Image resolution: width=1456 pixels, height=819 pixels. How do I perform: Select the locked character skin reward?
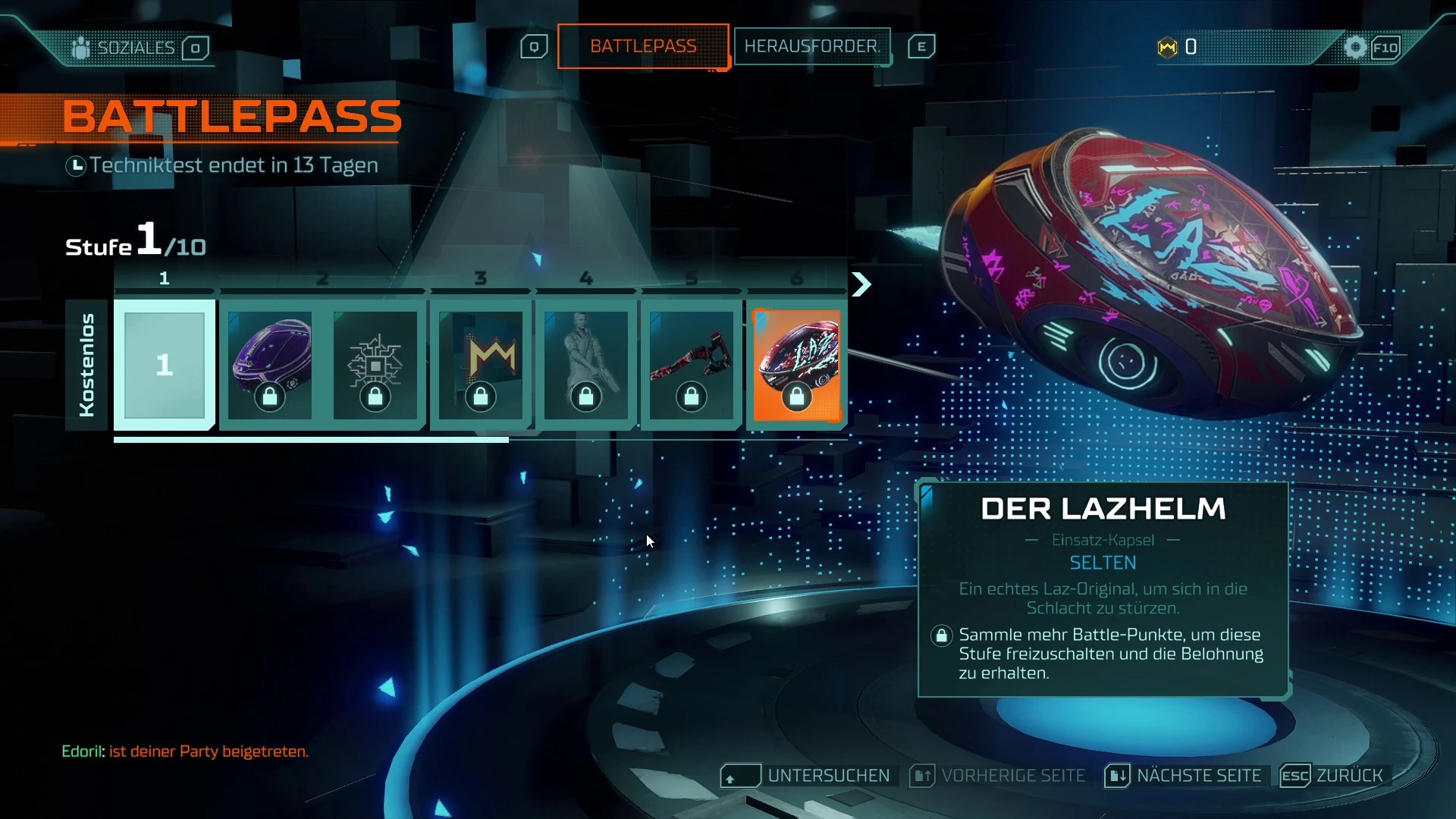point(586,365)
